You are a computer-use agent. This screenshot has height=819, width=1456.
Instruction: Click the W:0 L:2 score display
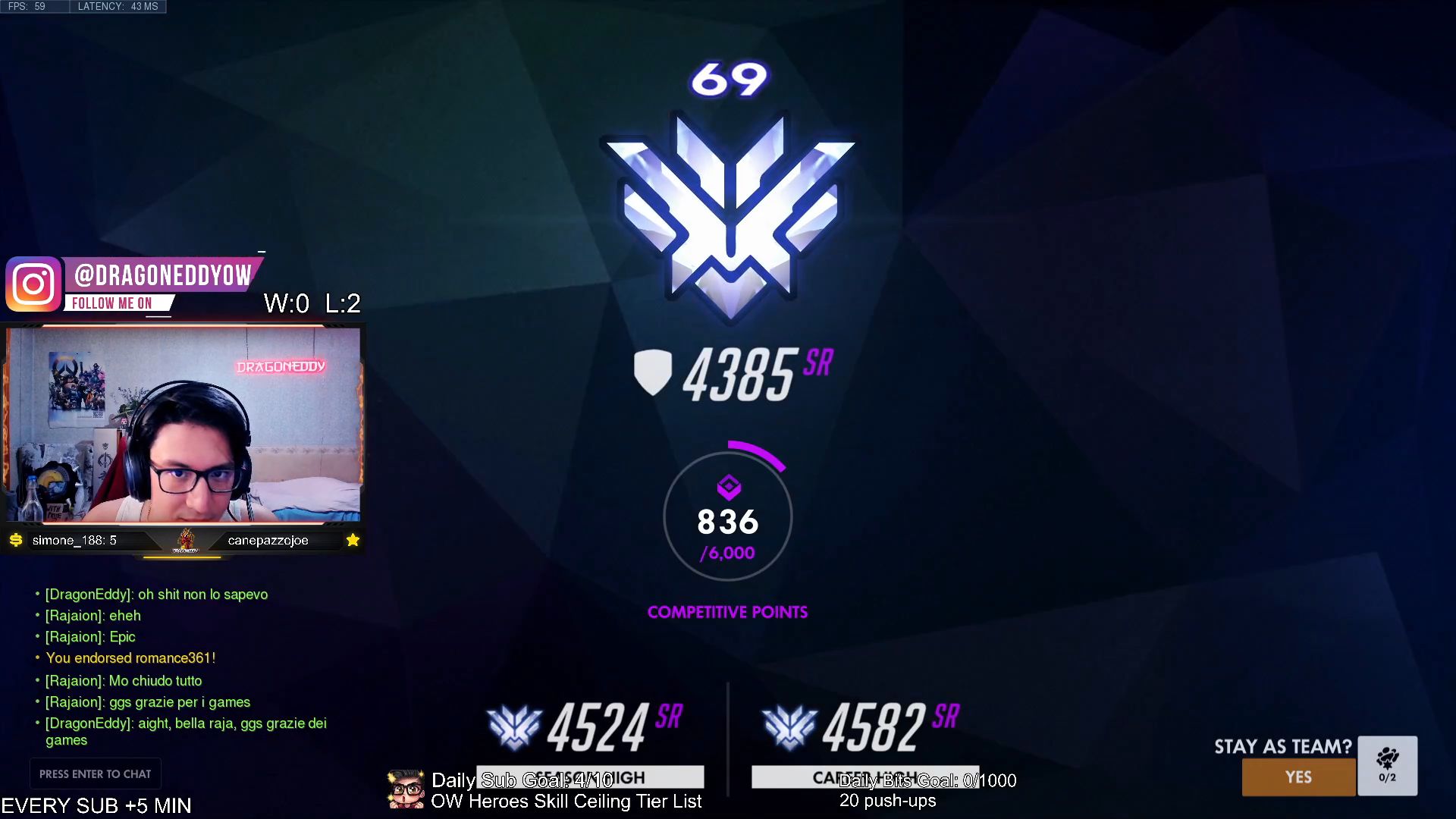(x=310, y=303)
